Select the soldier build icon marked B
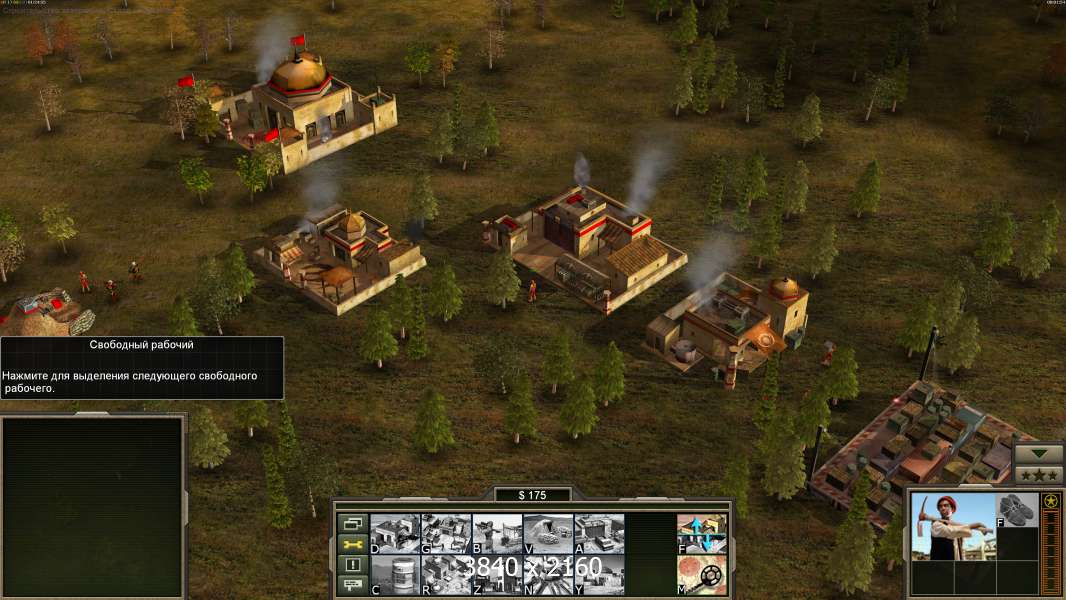Image resolution: width=1066 pixels, height=600 pixels. 497,533
